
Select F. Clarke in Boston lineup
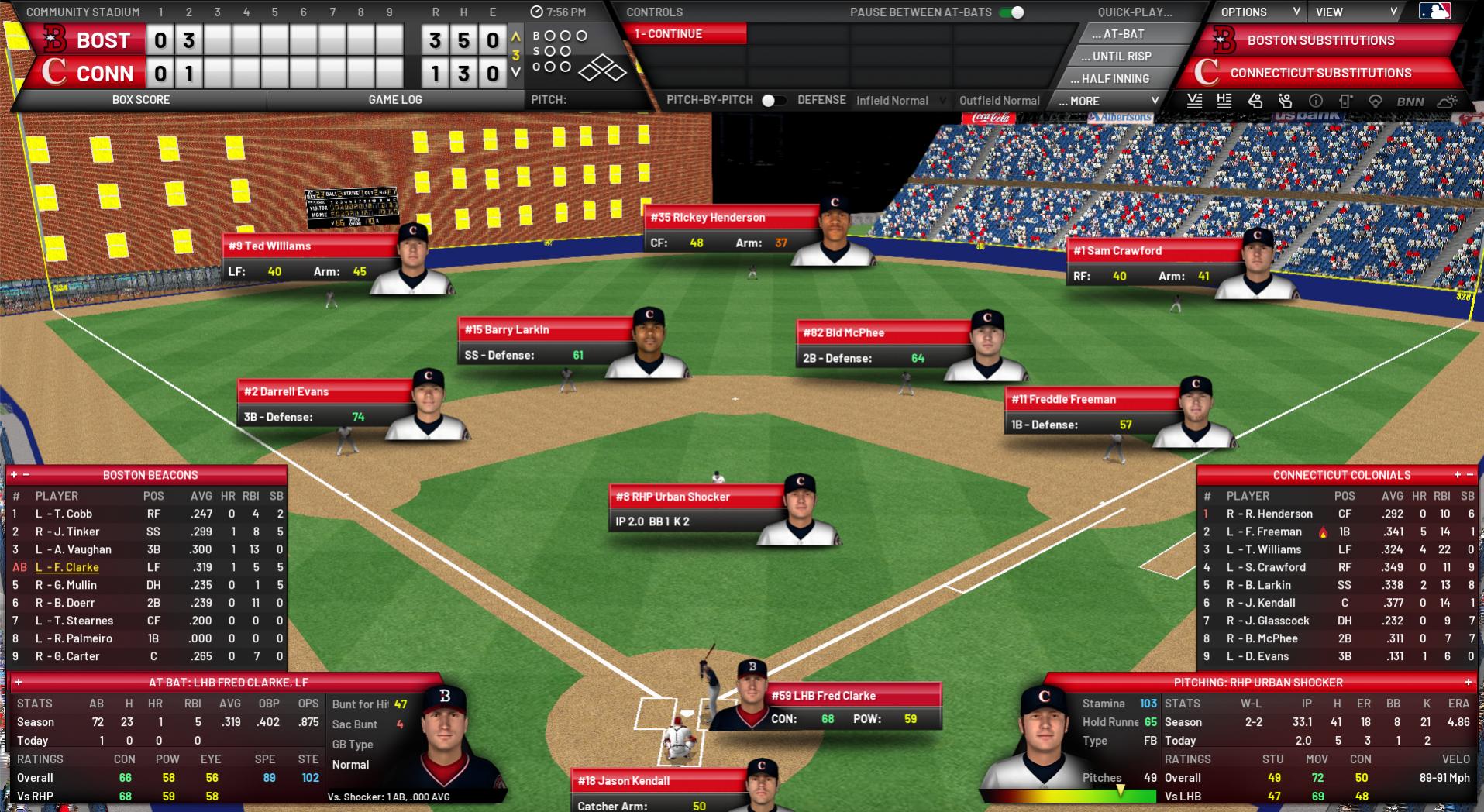(67, 567)
